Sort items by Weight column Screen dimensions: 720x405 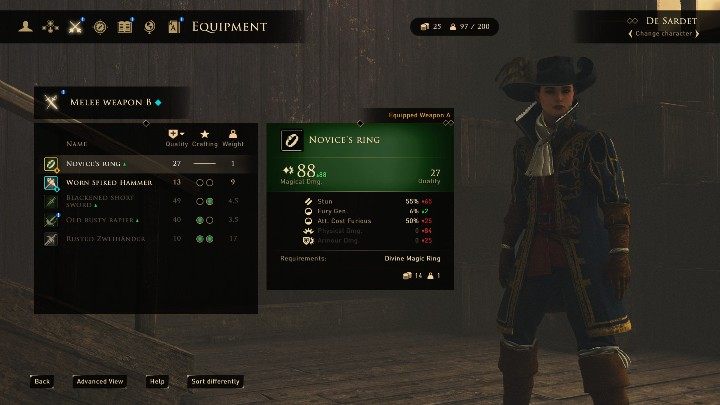pyautogui.click(x=233, y=138)
